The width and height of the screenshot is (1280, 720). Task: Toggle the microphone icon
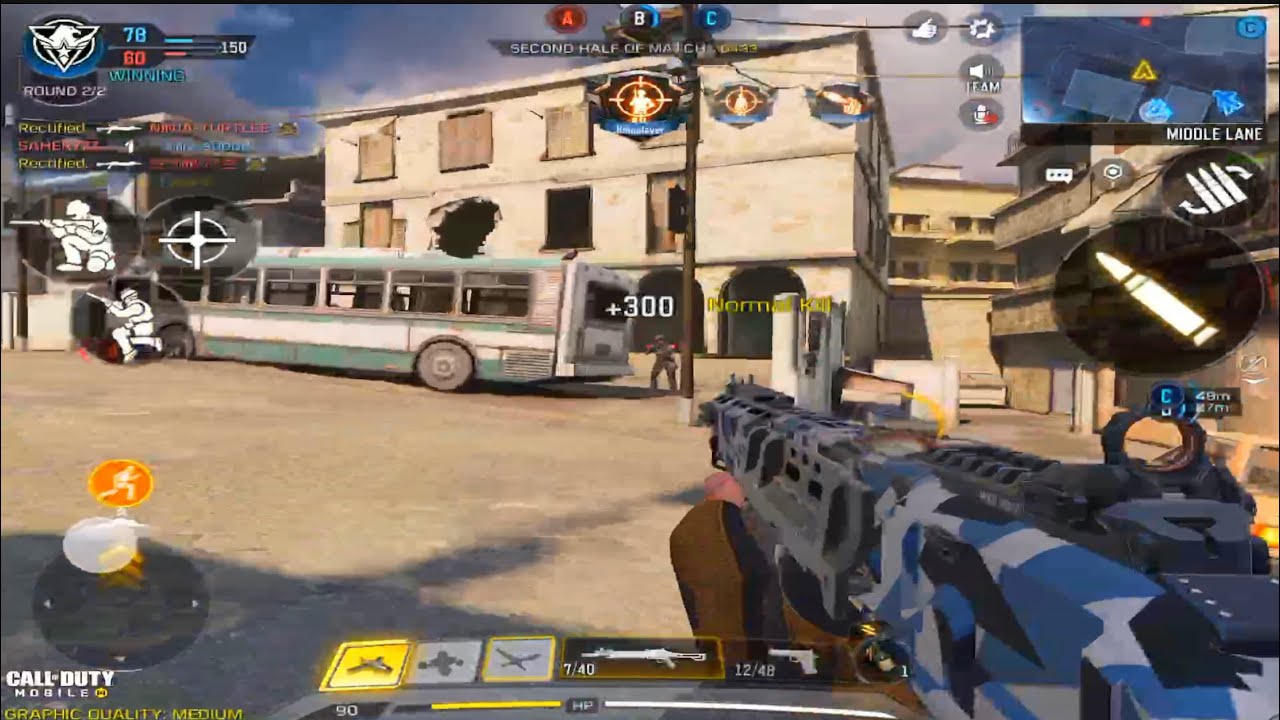[x=982, y=113]
